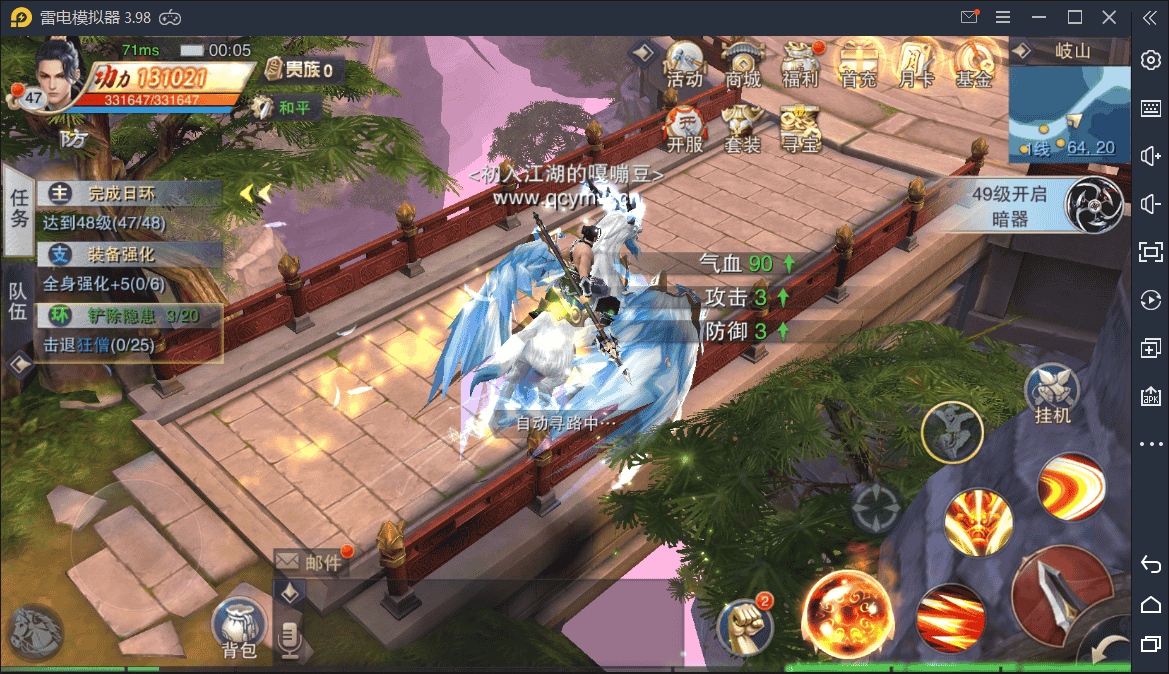The height and width of the screenshot is (674, 1169).
Task: Open the 商城 shop
Action: click(x=743, y=65)
